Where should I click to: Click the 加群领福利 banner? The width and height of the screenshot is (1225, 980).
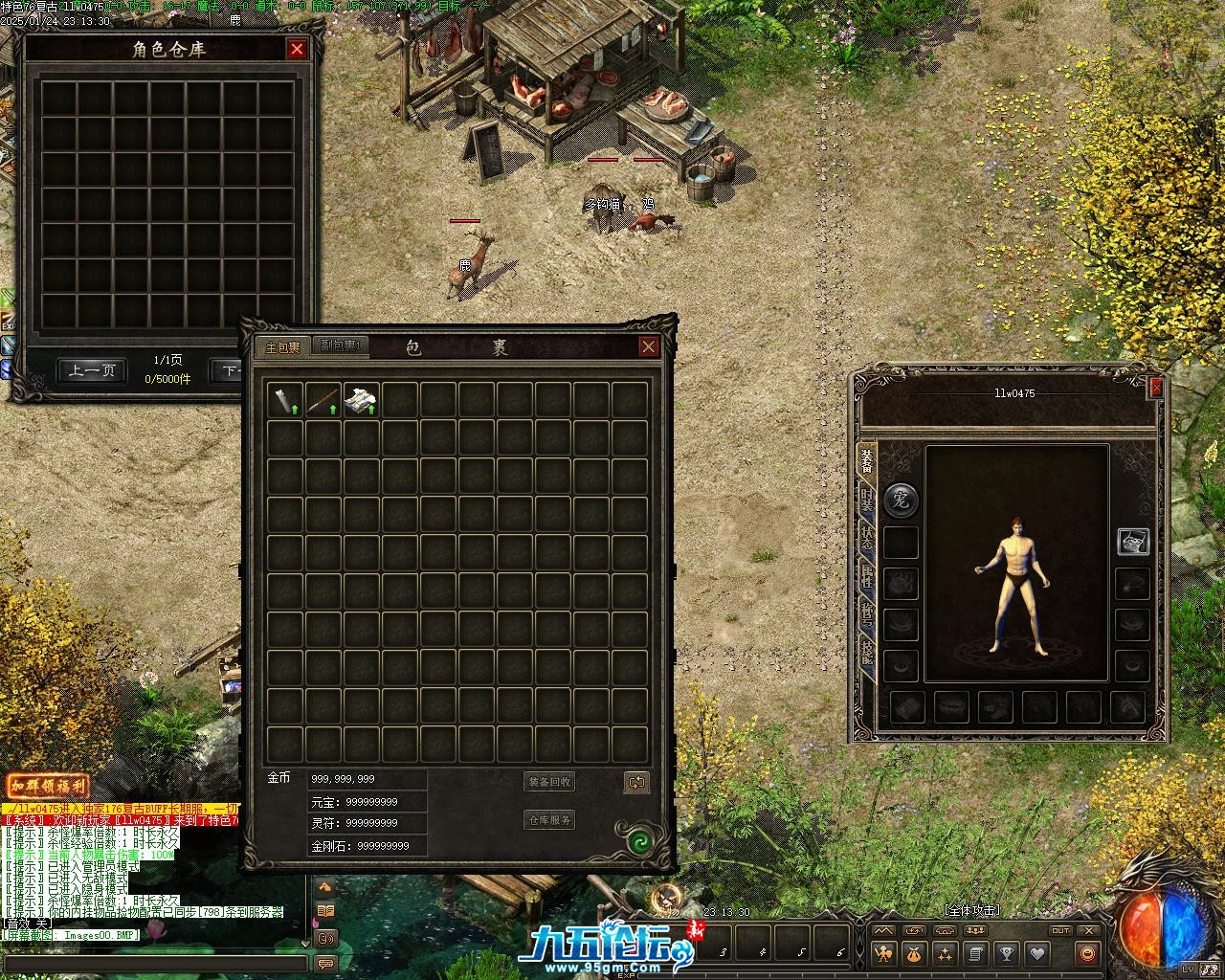48,787
